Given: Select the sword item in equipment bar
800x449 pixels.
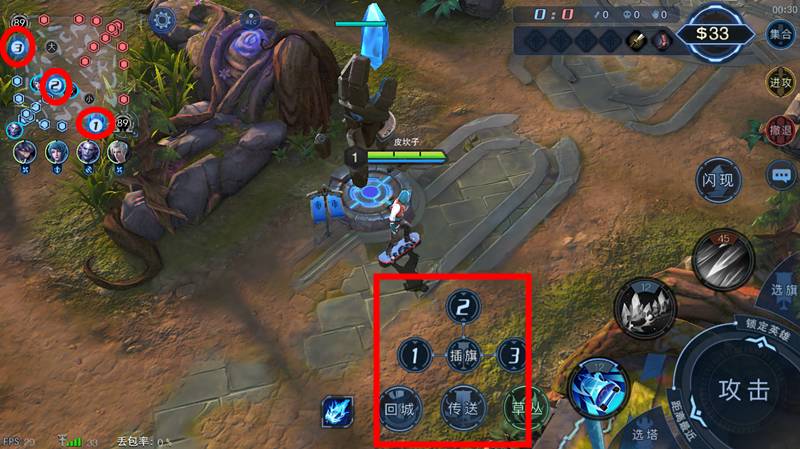Looking at the screenshot, I should (x=635, y=41).
